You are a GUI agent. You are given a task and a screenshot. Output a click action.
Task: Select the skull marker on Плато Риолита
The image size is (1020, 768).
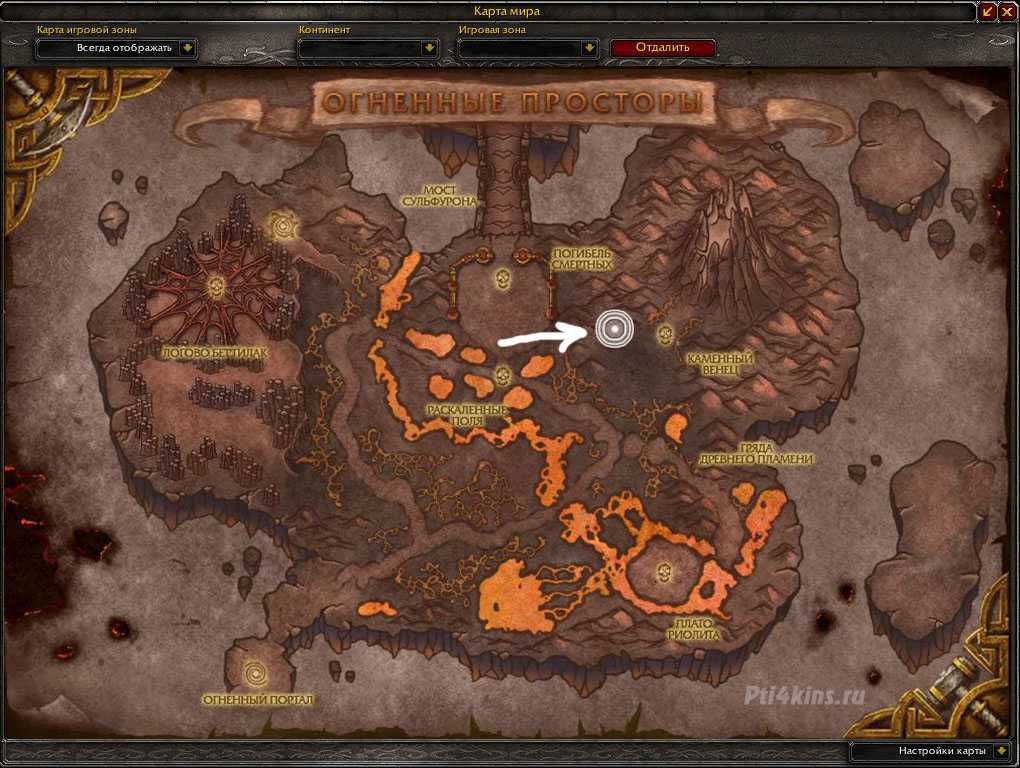click(663, 573)
